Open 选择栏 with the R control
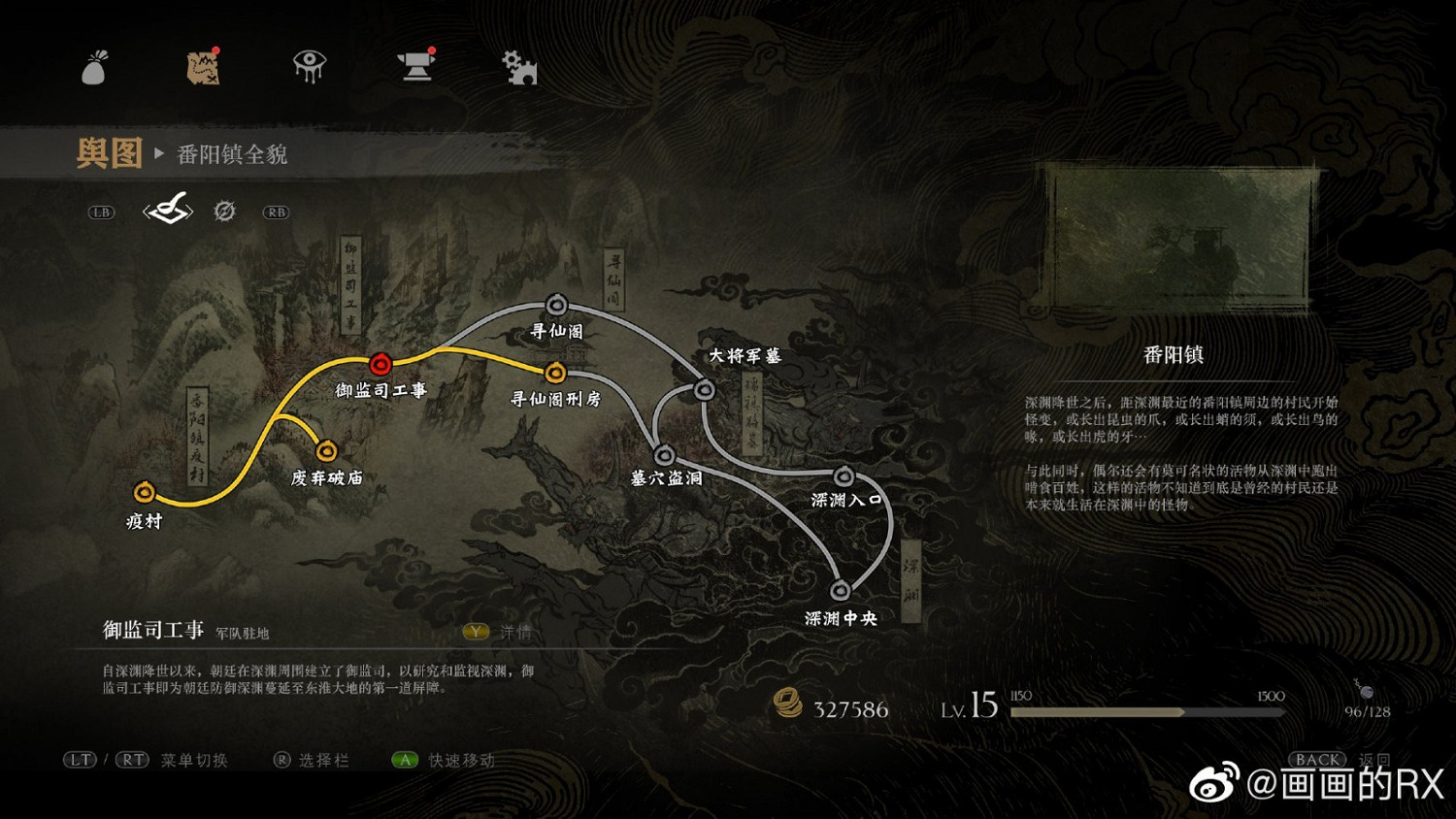This screenshot has height=819, width=1456. pos(281,760)
